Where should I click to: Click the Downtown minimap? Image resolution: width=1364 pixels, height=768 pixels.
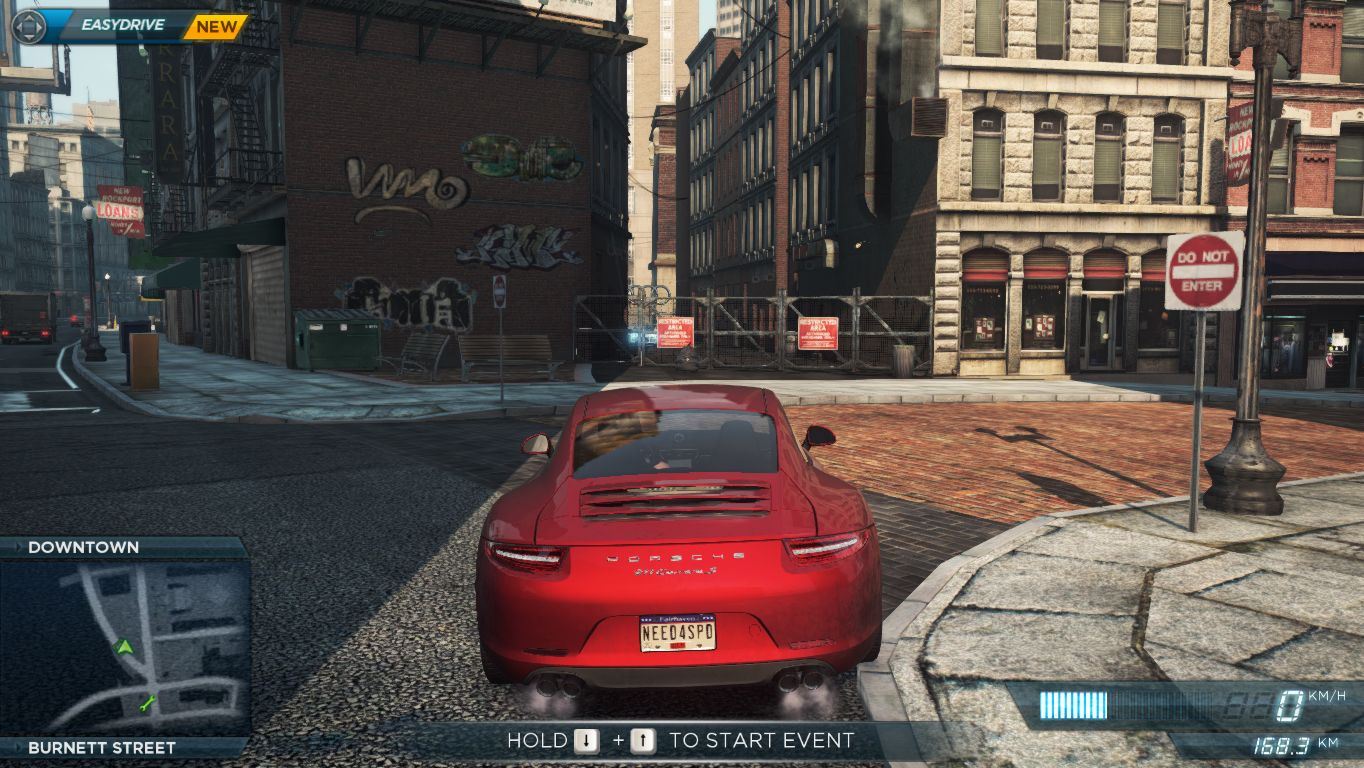tap(124, 646)
